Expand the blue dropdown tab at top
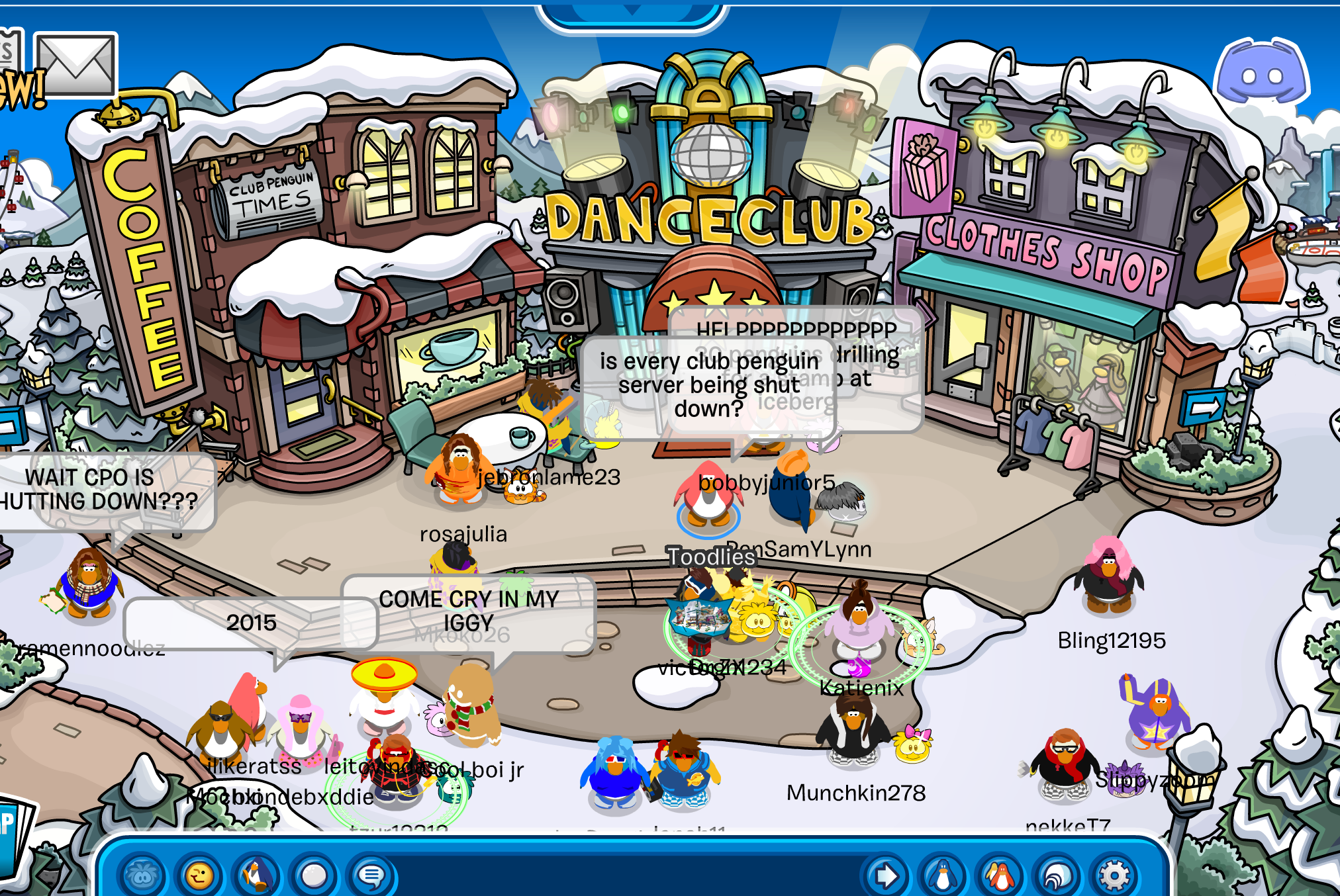1340x896 pixels. point(632,13)
